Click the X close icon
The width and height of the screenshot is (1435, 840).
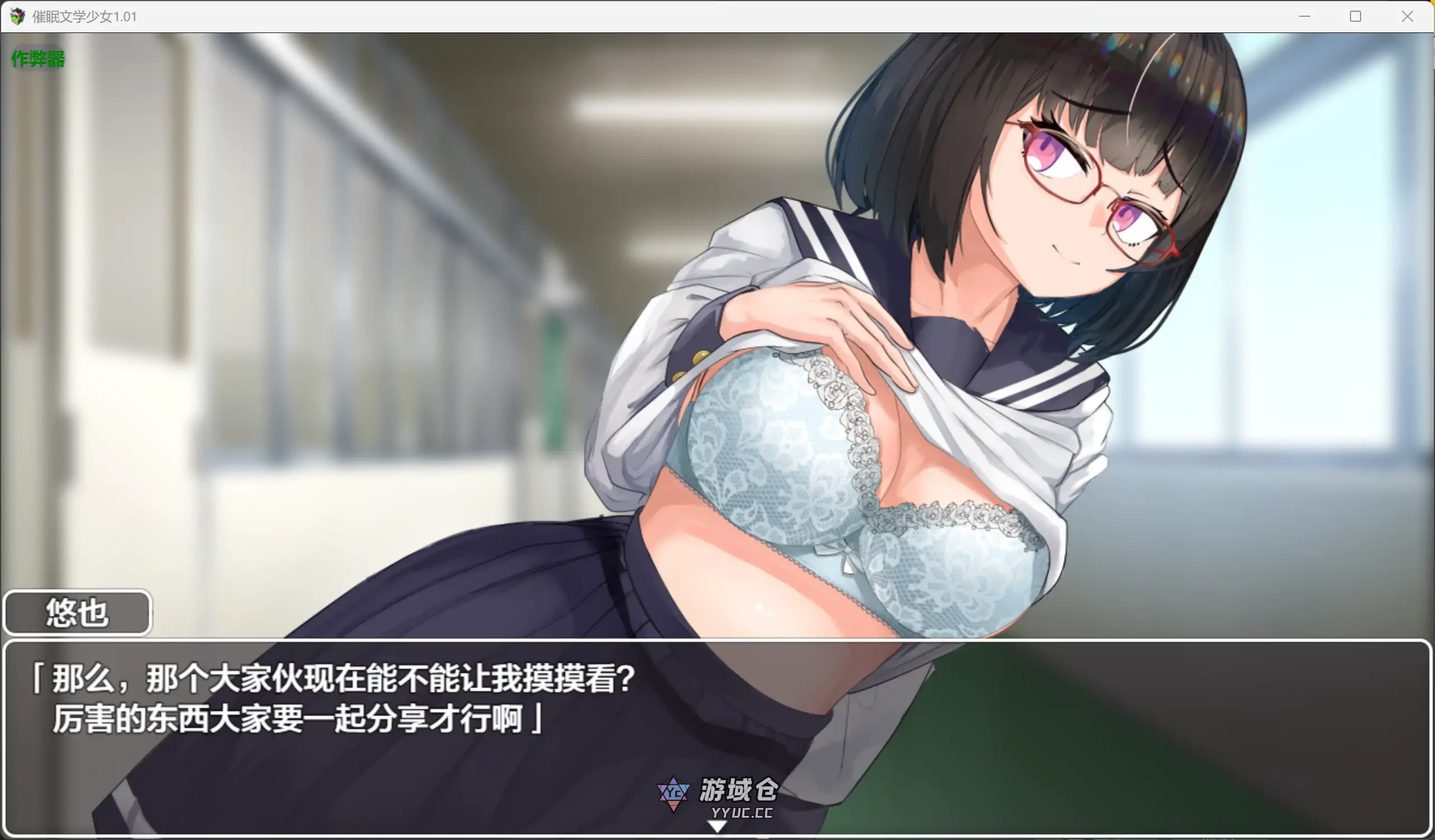1407,17
